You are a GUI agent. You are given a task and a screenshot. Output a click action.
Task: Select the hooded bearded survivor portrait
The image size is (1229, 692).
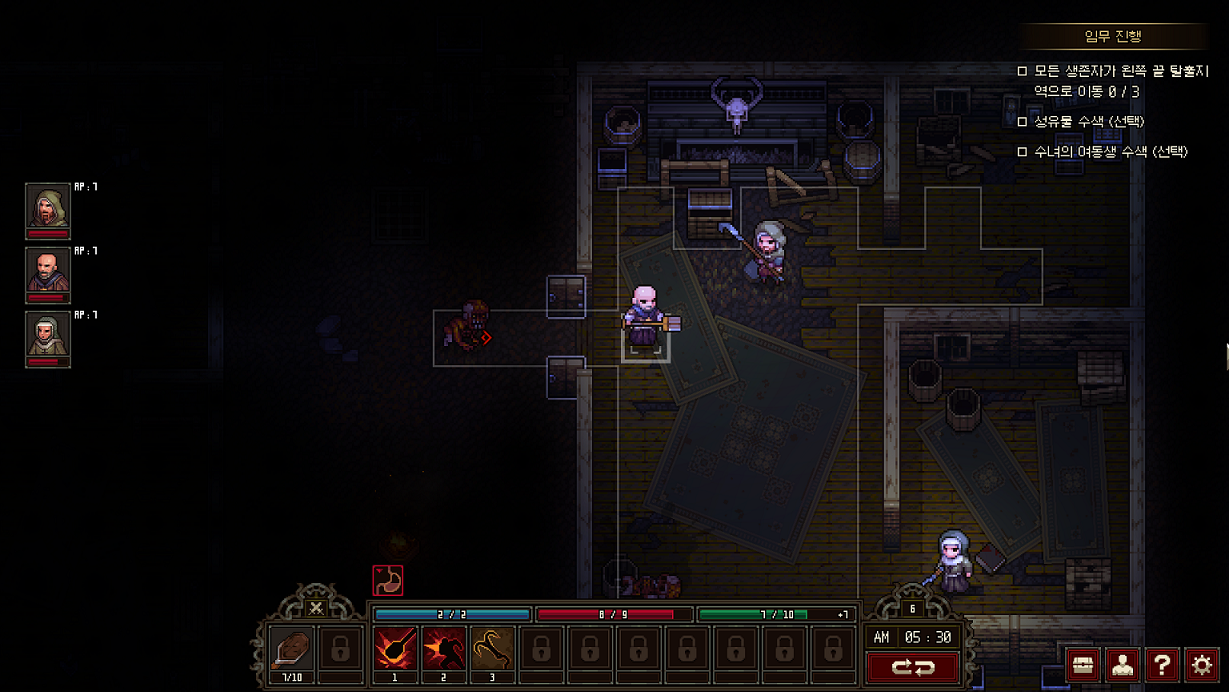[47, 210]
